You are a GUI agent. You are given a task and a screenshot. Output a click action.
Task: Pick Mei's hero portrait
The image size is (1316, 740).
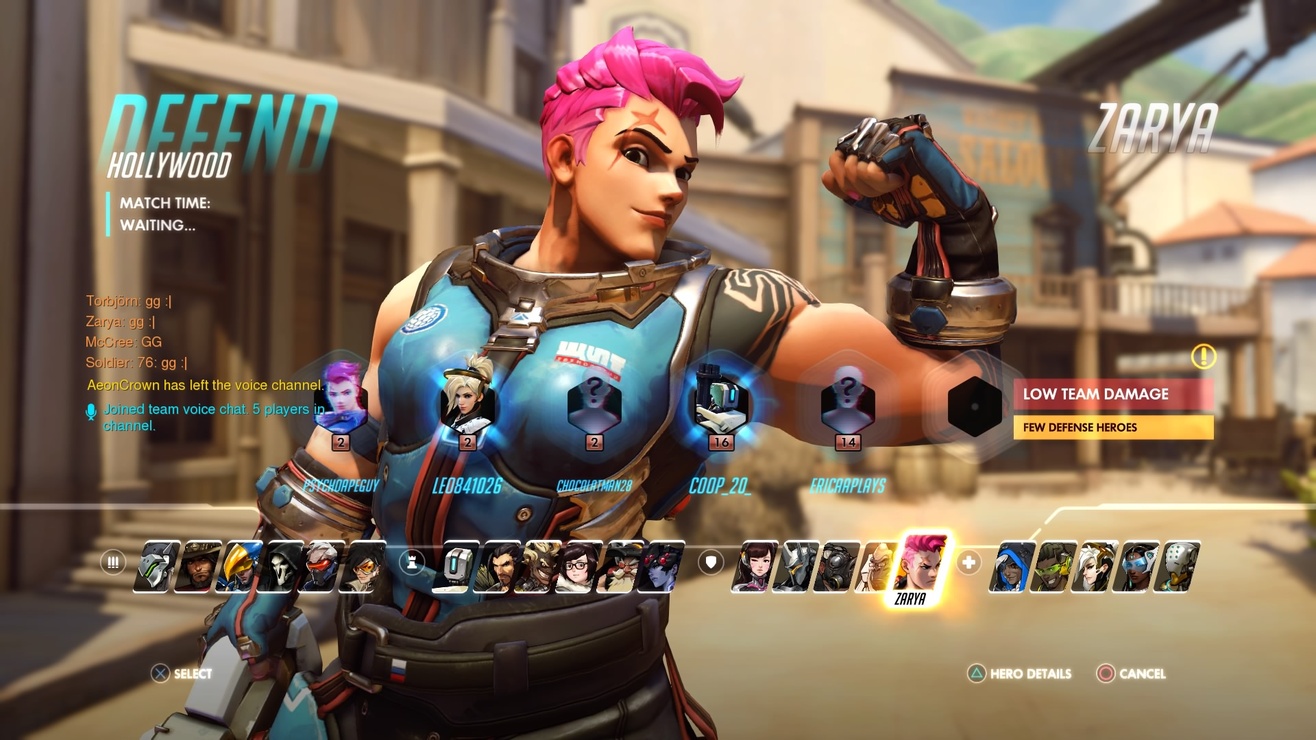pos(576,567)
